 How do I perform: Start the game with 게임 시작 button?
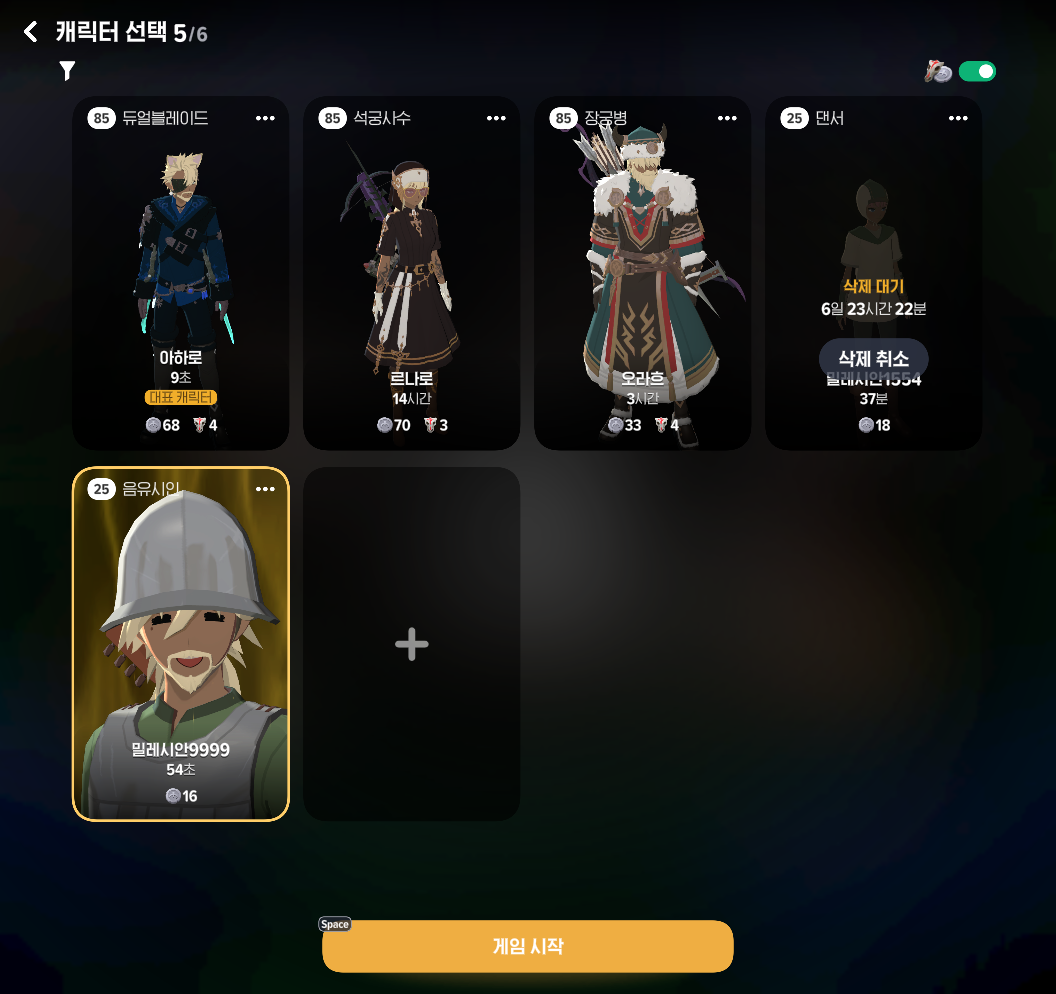pos(527,946)
